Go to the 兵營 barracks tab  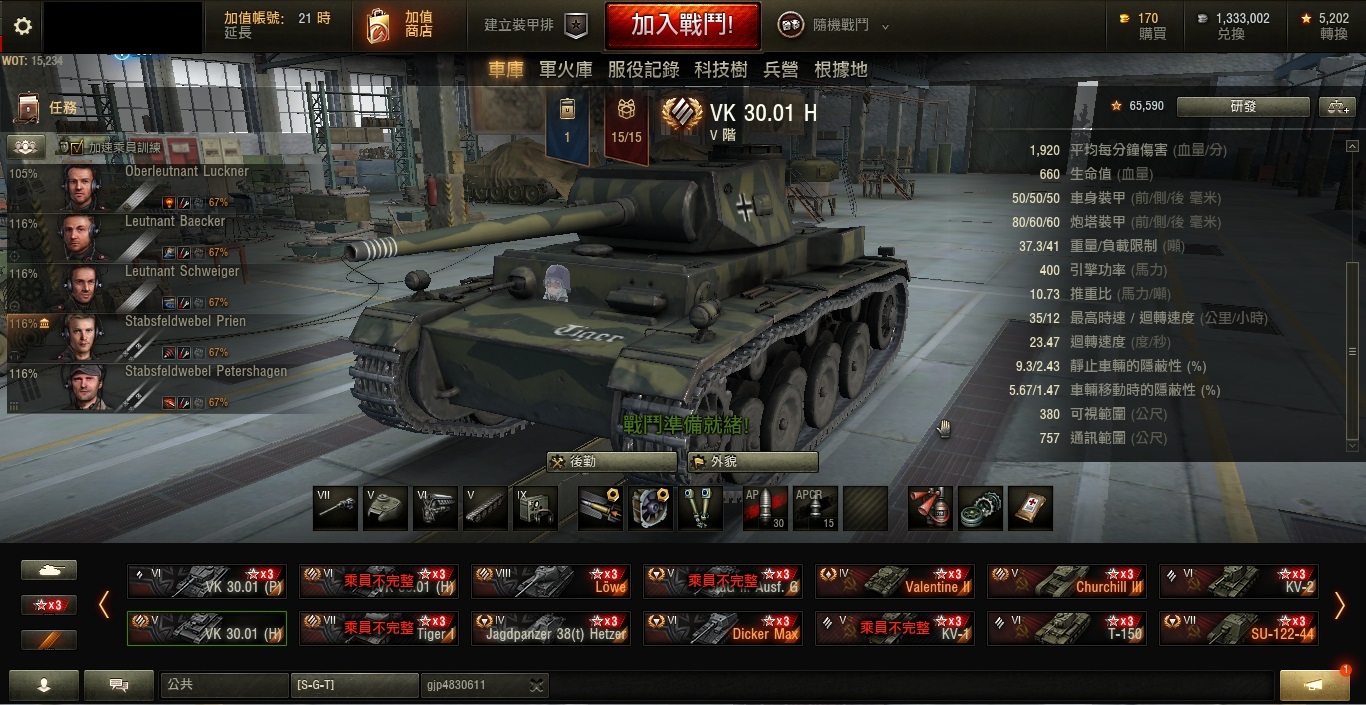(780, 69)
